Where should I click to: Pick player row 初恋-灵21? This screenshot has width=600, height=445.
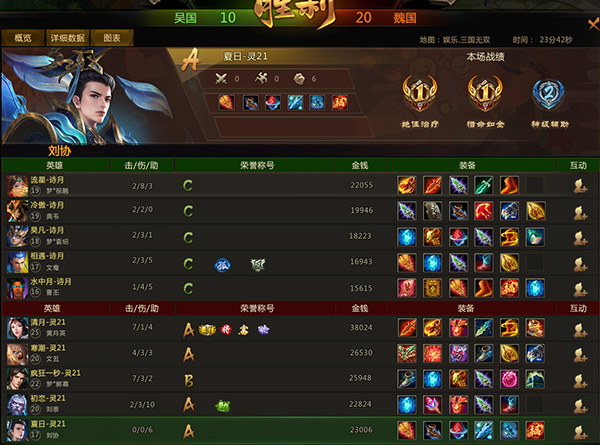click(45, 404)
